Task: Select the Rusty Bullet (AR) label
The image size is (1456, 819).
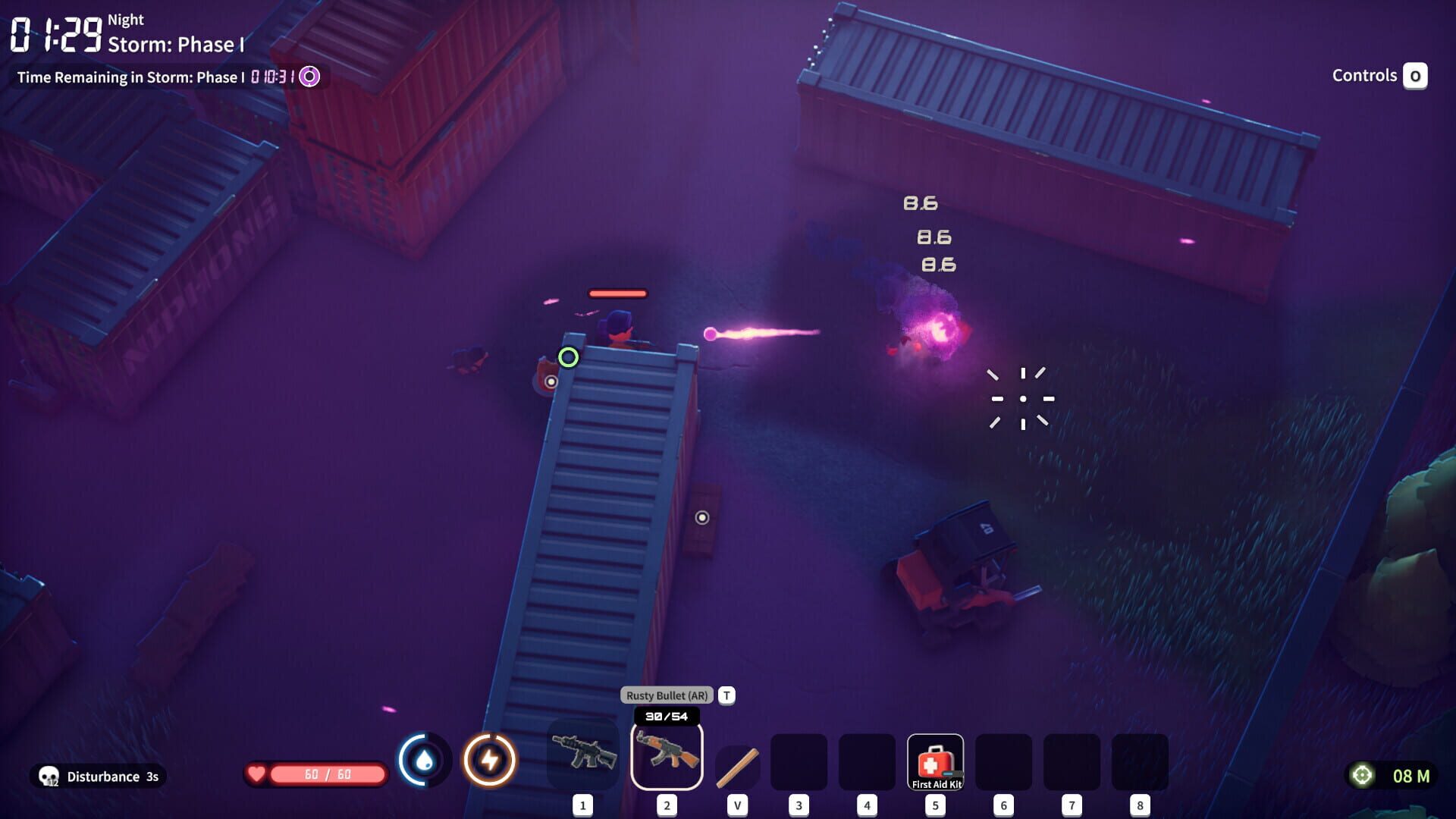Action: (x=666, y=695)
